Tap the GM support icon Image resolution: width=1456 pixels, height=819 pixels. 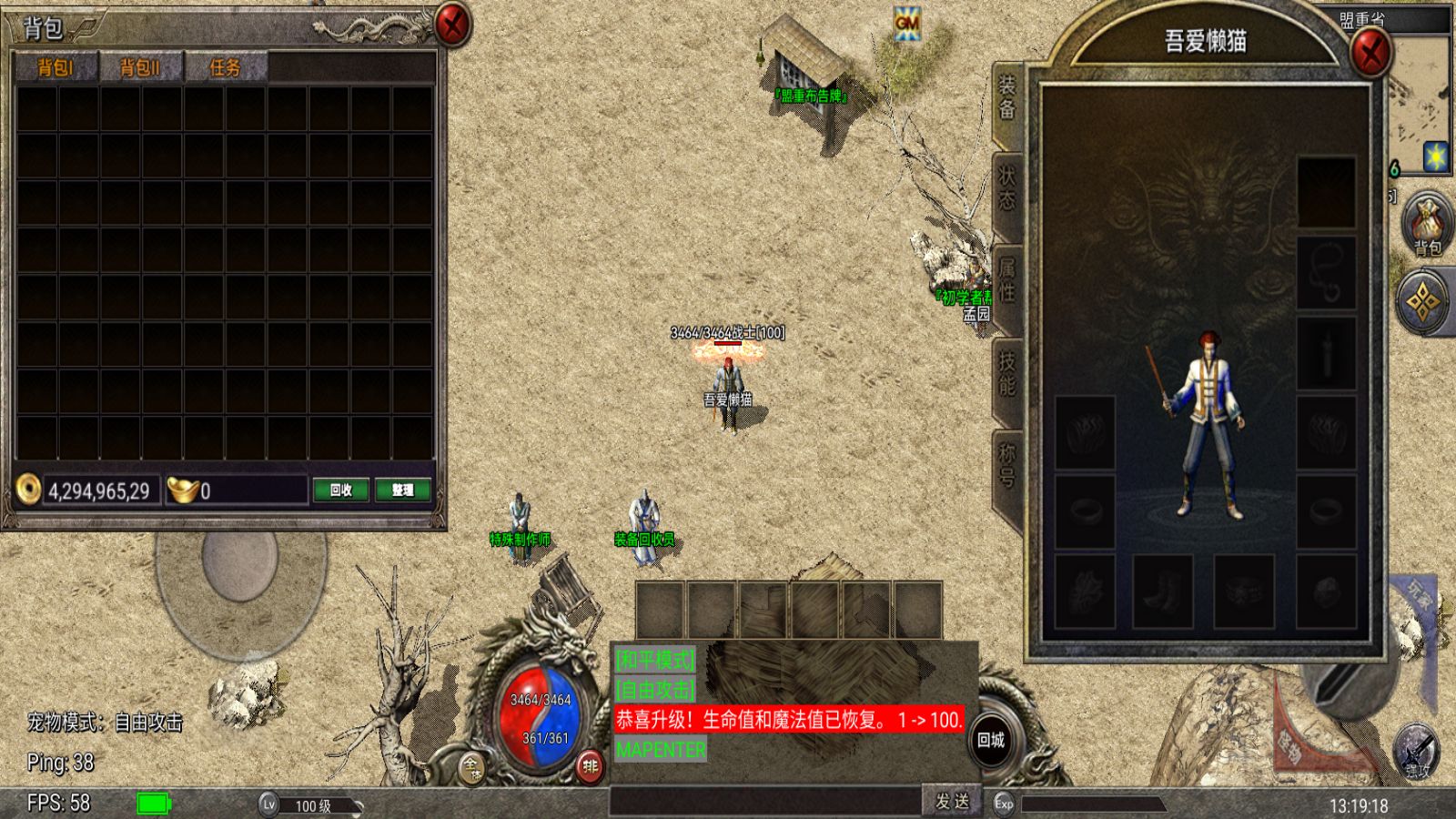pos(907,24)
